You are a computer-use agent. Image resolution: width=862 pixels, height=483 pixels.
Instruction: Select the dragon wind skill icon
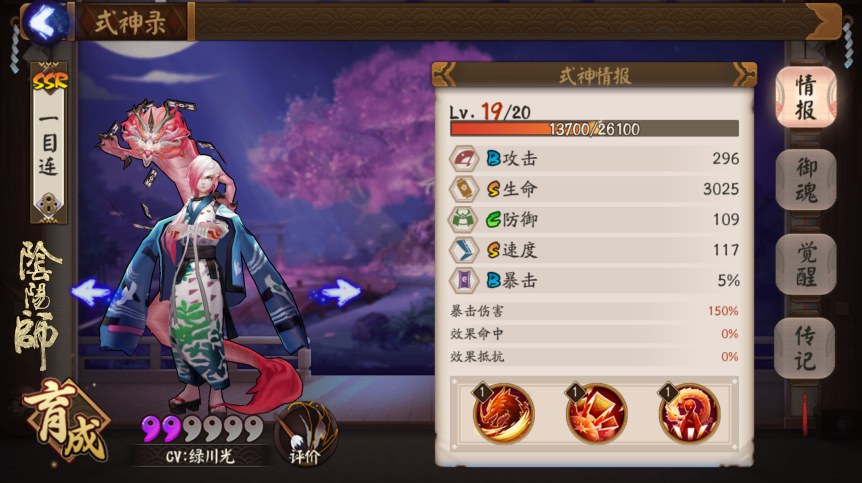tap(503, 413)
